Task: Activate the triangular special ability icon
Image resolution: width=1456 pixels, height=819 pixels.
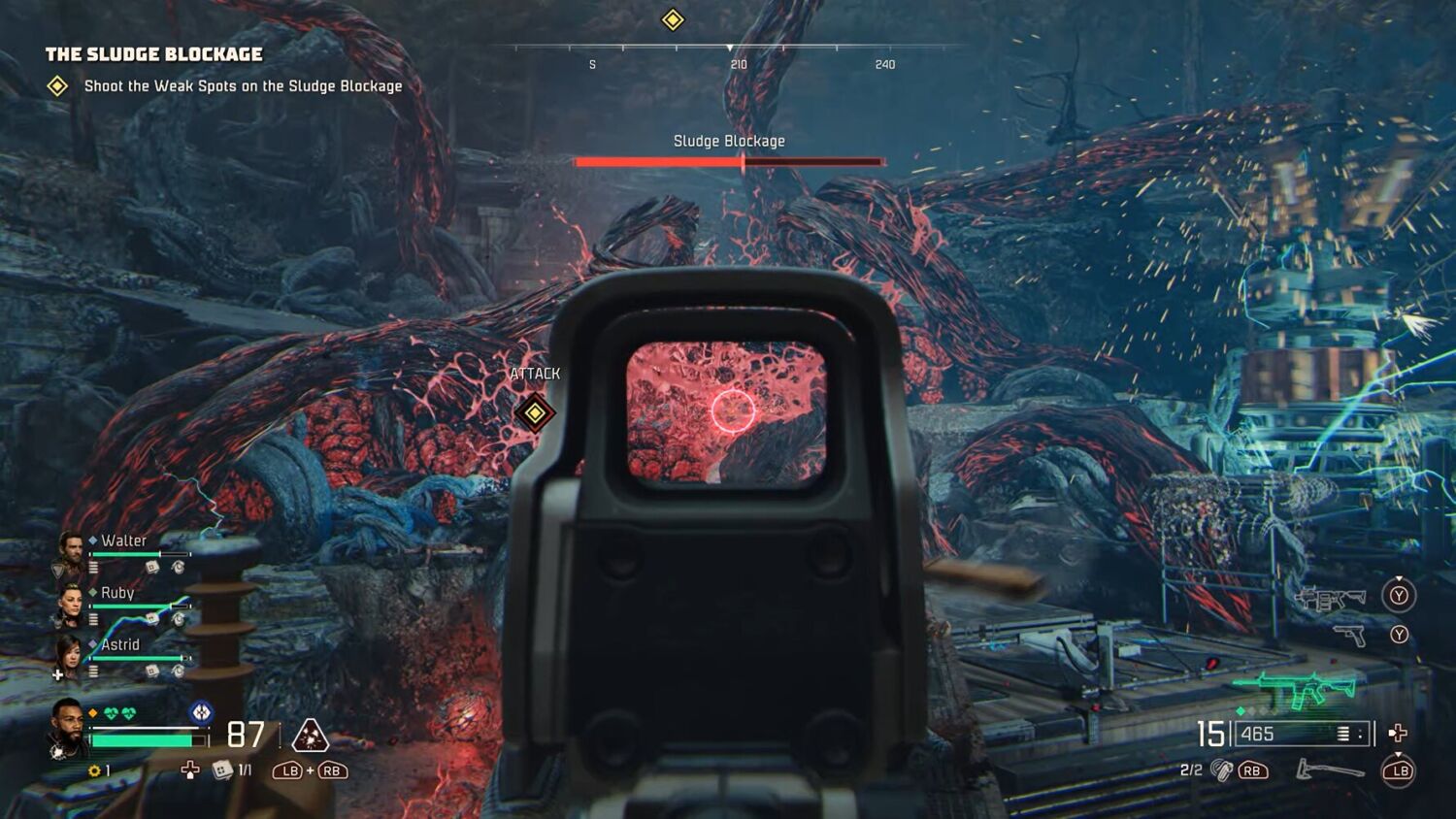Action: pyautogui.click(x=310, y=737)
